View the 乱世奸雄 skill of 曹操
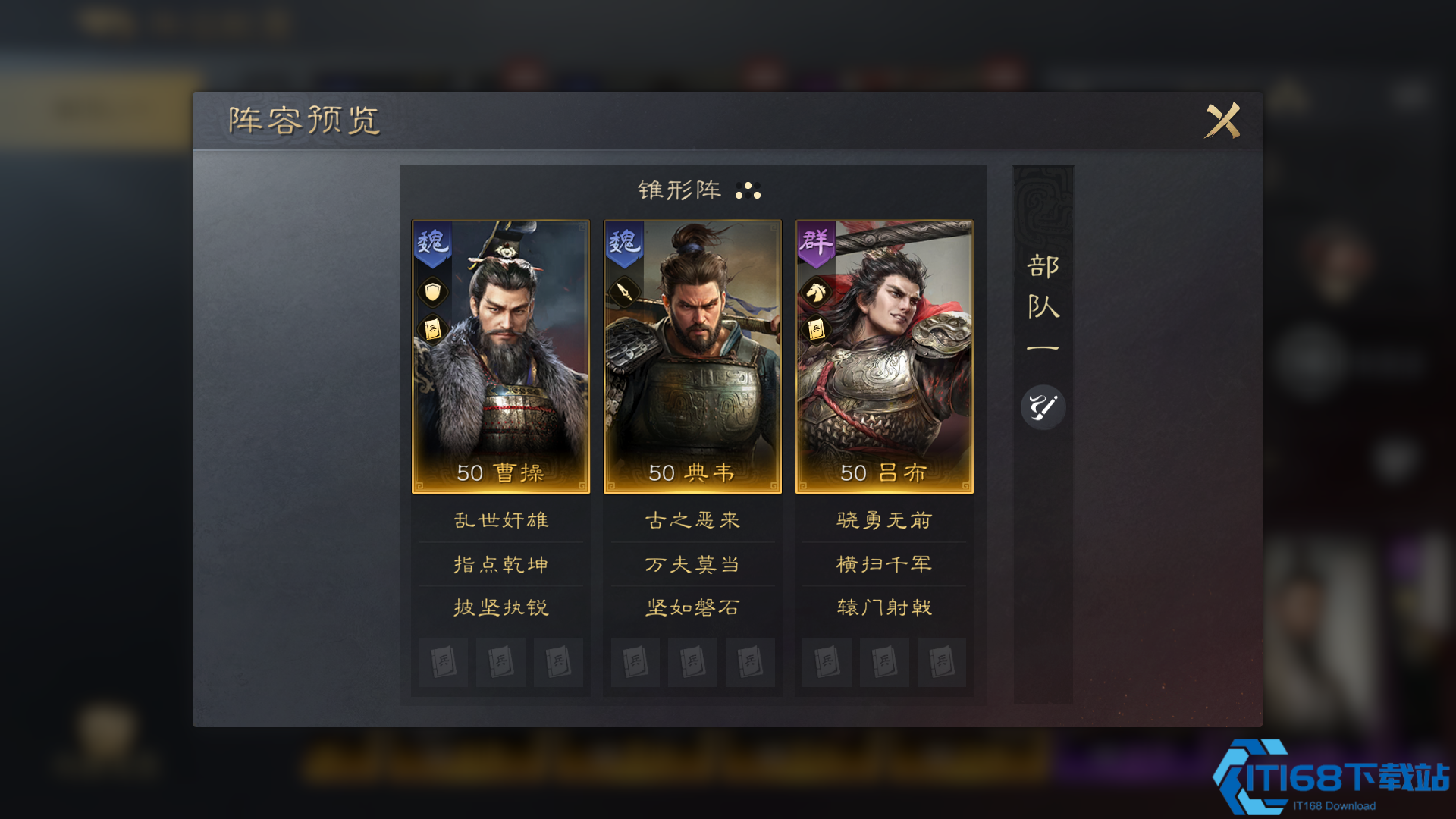This screenshot has height=819, width=1456. (x=500, y=520)
